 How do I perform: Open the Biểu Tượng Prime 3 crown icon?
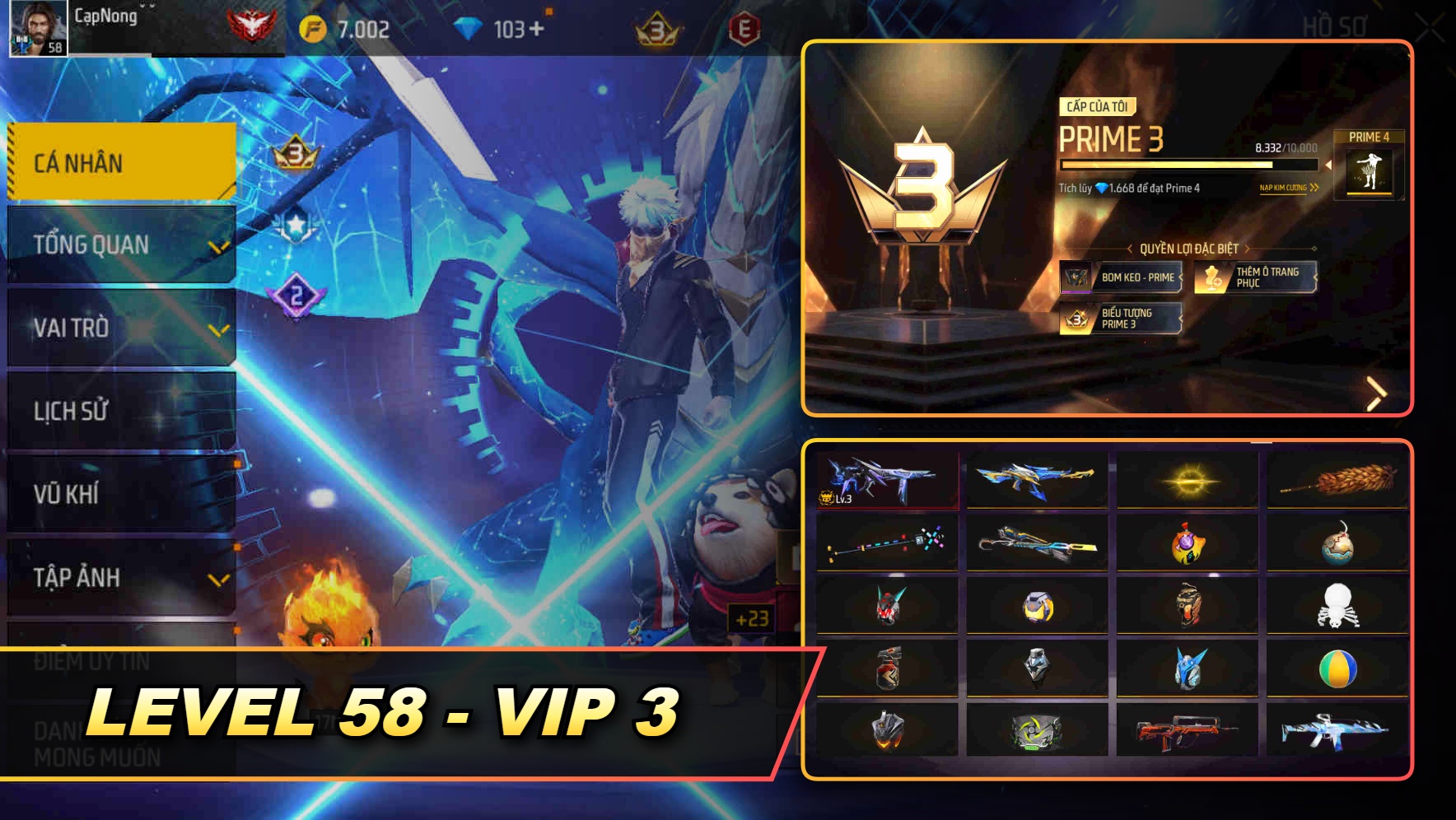[1075, 319]
